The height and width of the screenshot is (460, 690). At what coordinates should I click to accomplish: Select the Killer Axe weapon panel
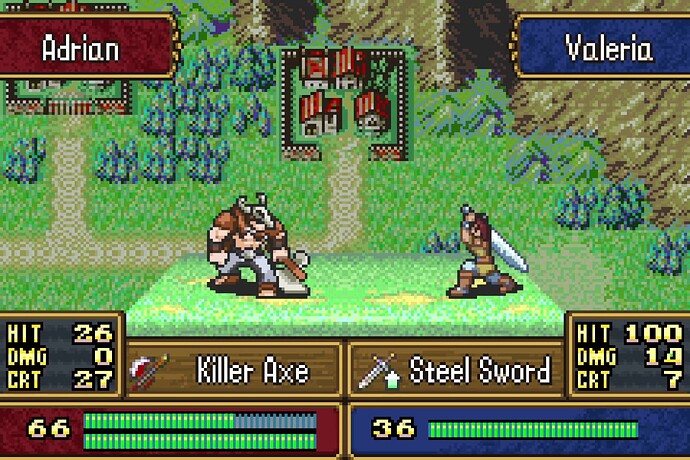pos(236,372)
